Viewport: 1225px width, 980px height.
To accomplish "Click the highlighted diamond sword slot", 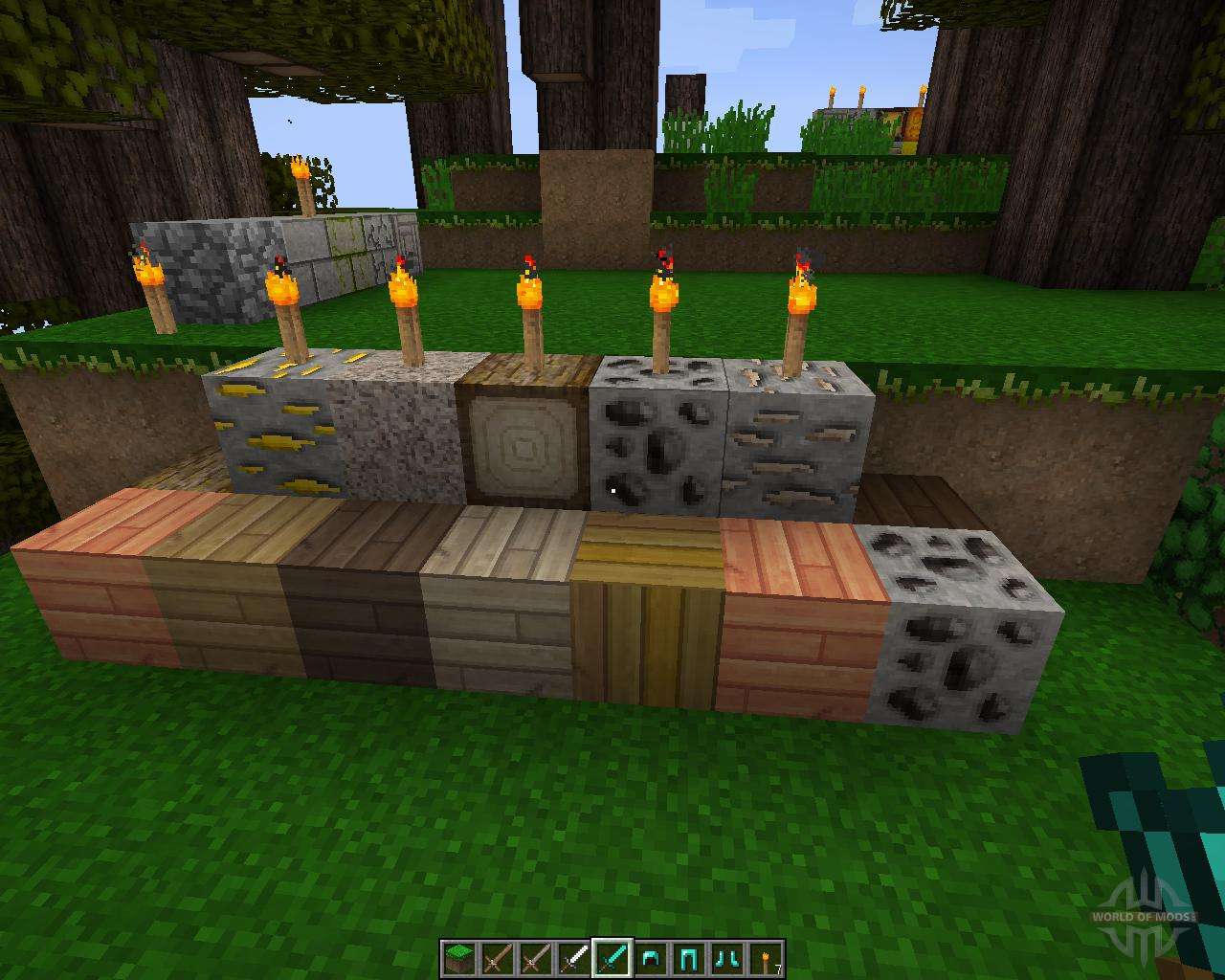I will click(x=612, y=958).
